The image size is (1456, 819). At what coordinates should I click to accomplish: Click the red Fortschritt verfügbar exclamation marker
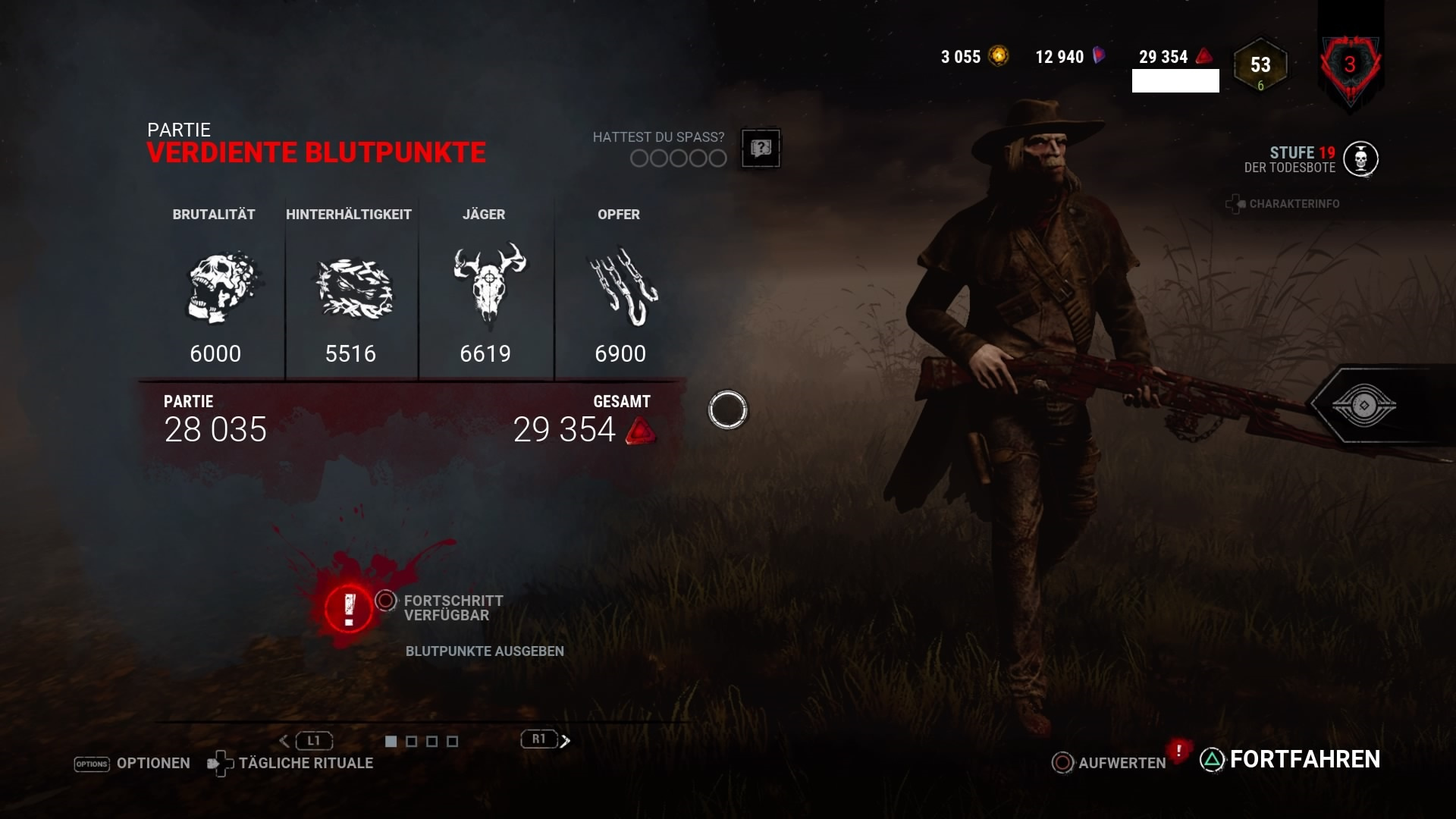coord(347,607)
